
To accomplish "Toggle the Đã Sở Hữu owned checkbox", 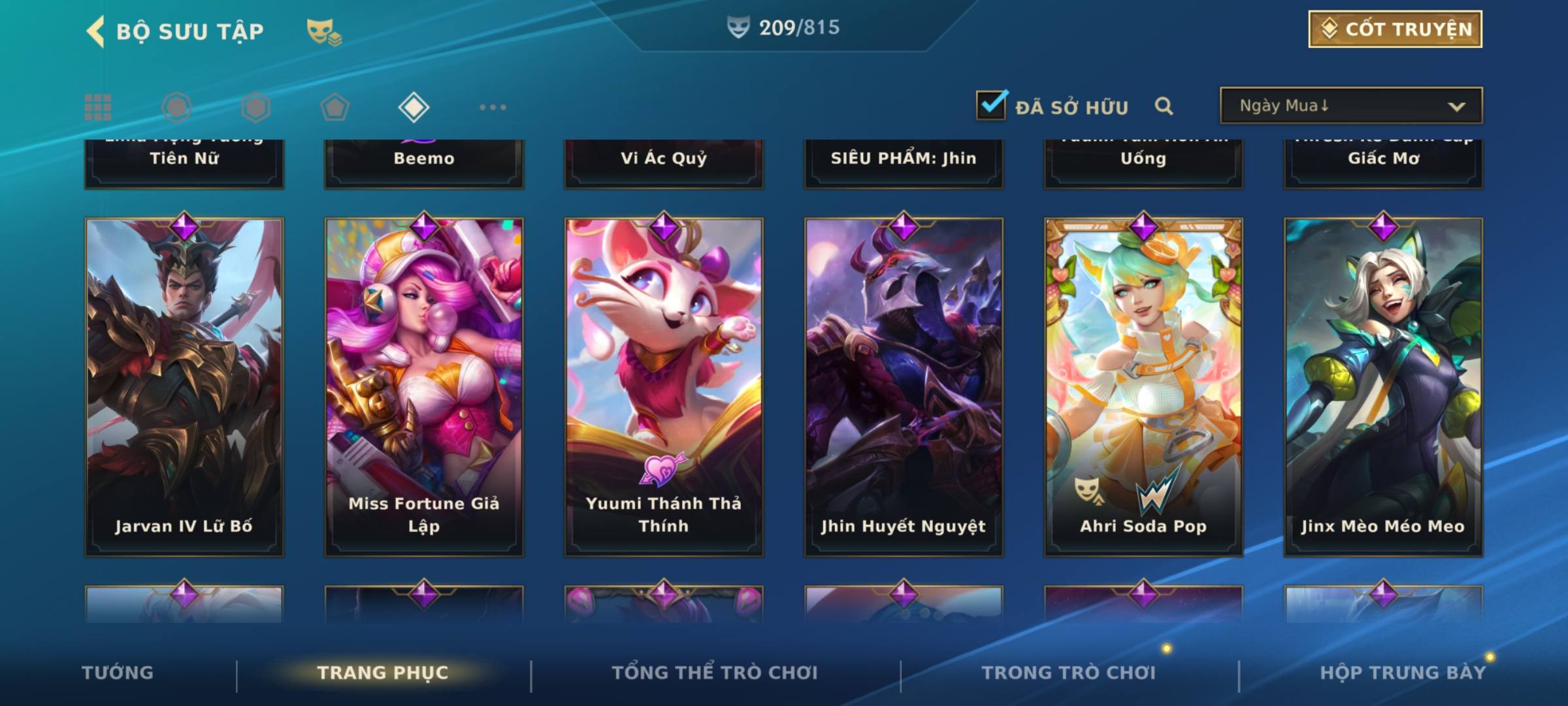I will point(991,105).
